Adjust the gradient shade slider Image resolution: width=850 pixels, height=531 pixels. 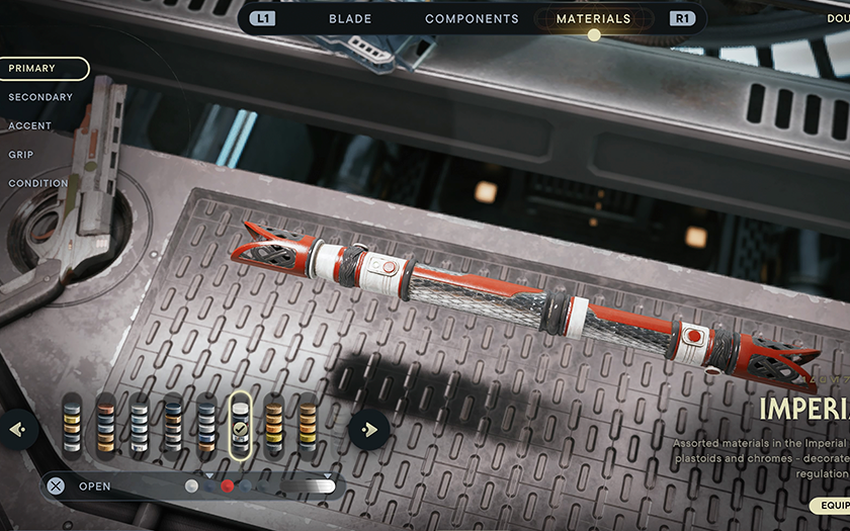[x=308, y=486]
